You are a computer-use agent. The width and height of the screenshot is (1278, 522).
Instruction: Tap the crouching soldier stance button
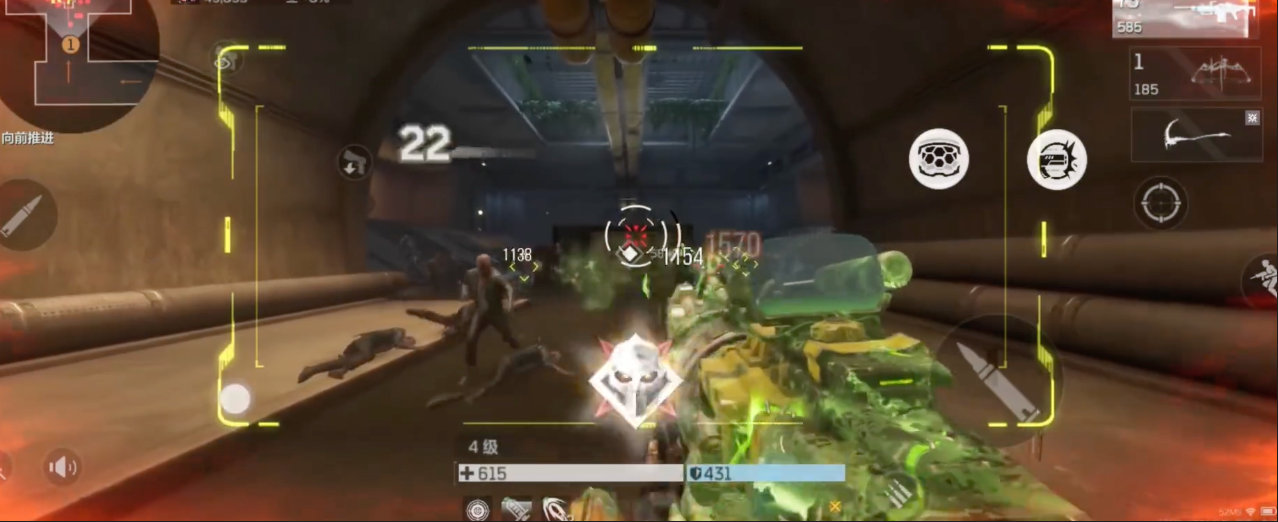click(x=1262, y=280)
